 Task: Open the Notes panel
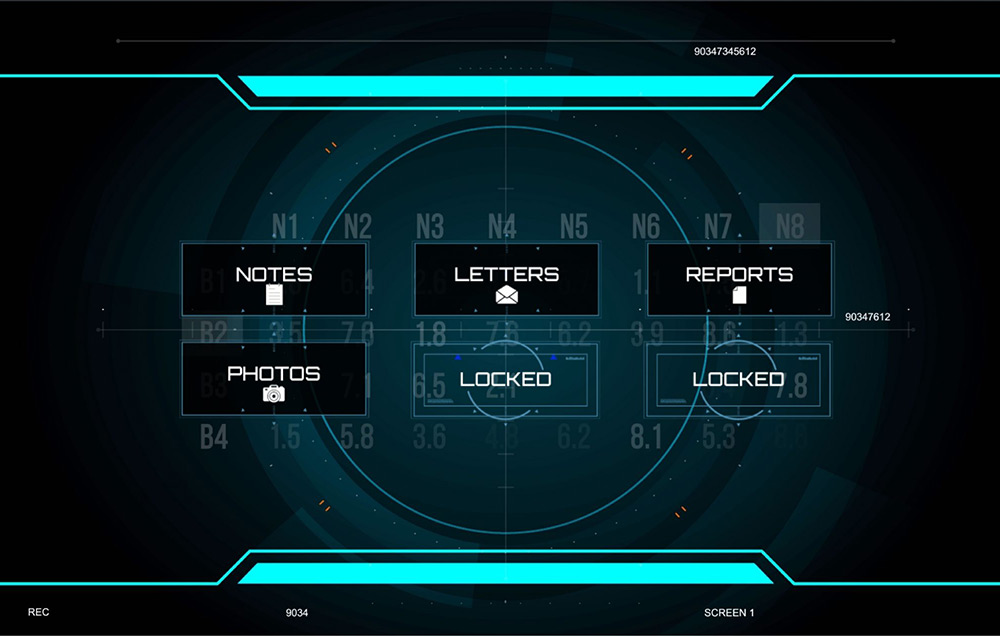coord(274,280)
